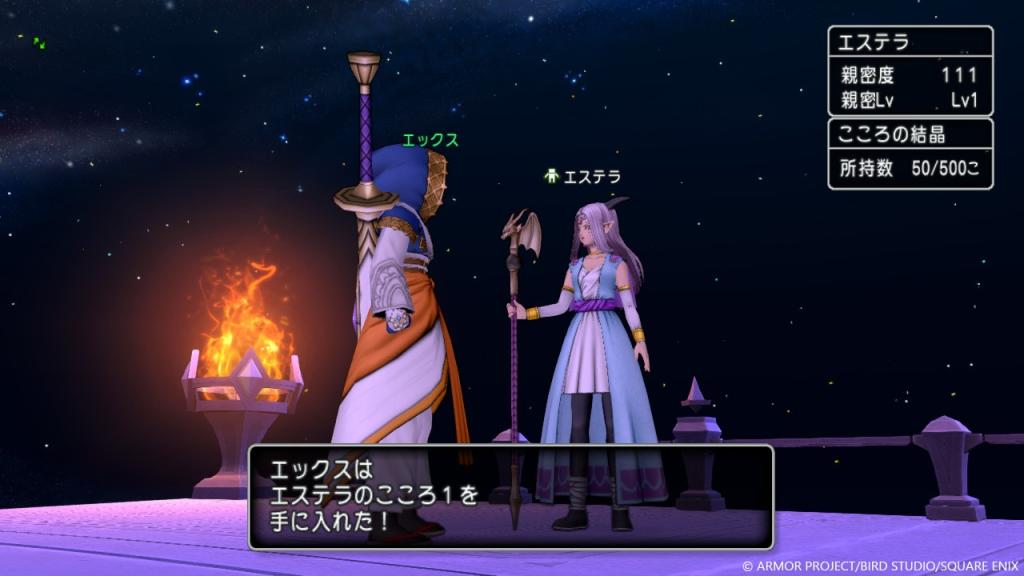Advance the message window about エステラのこころ
This screenshot has height=576, width=1024.
pyautogui.click(x=510, y=497)
